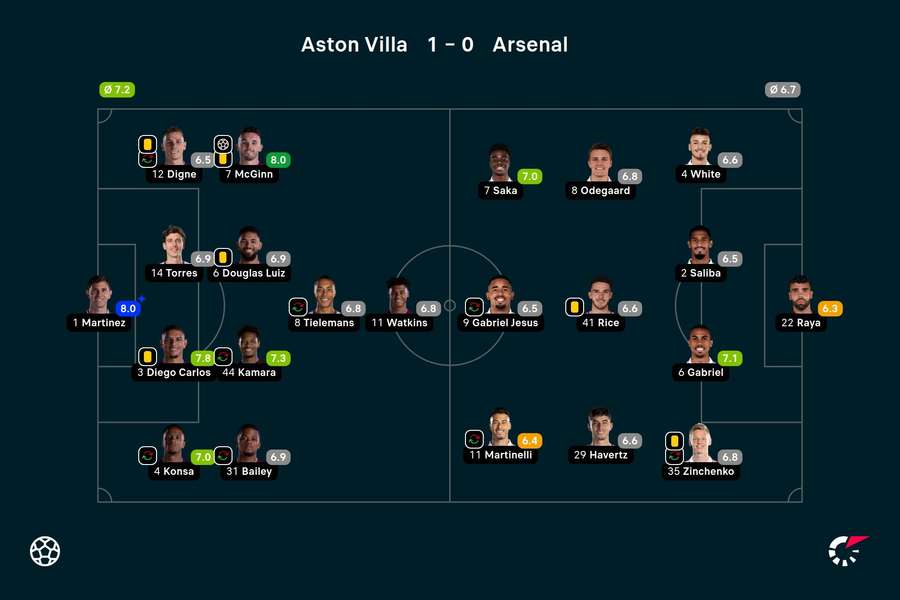Open Odegaard's player details
This screenshot has height=600, width=900.
point(600,164)
